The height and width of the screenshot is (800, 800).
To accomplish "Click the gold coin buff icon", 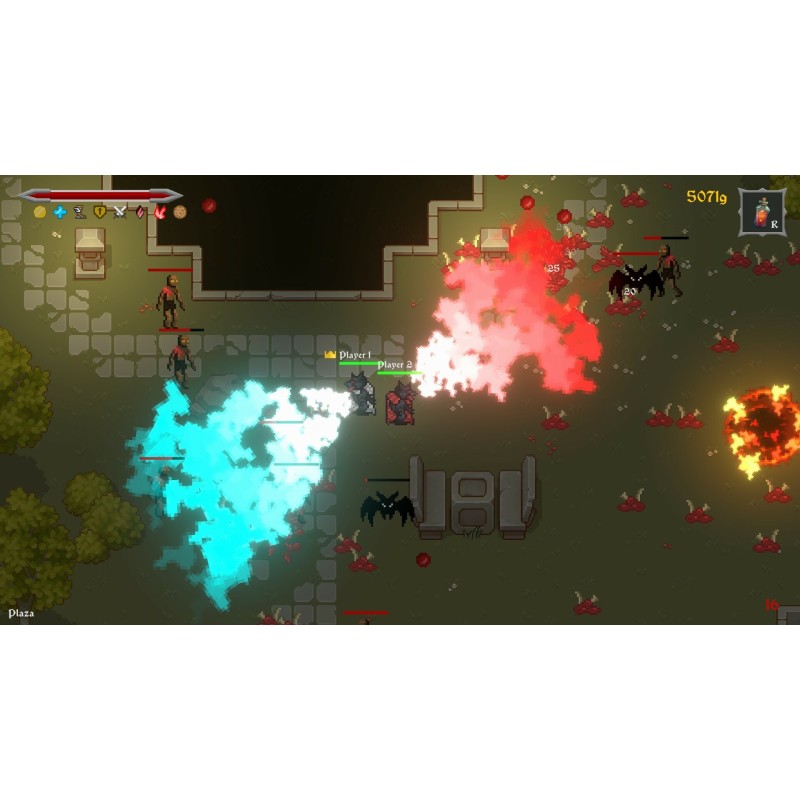I will pos(40,212).
